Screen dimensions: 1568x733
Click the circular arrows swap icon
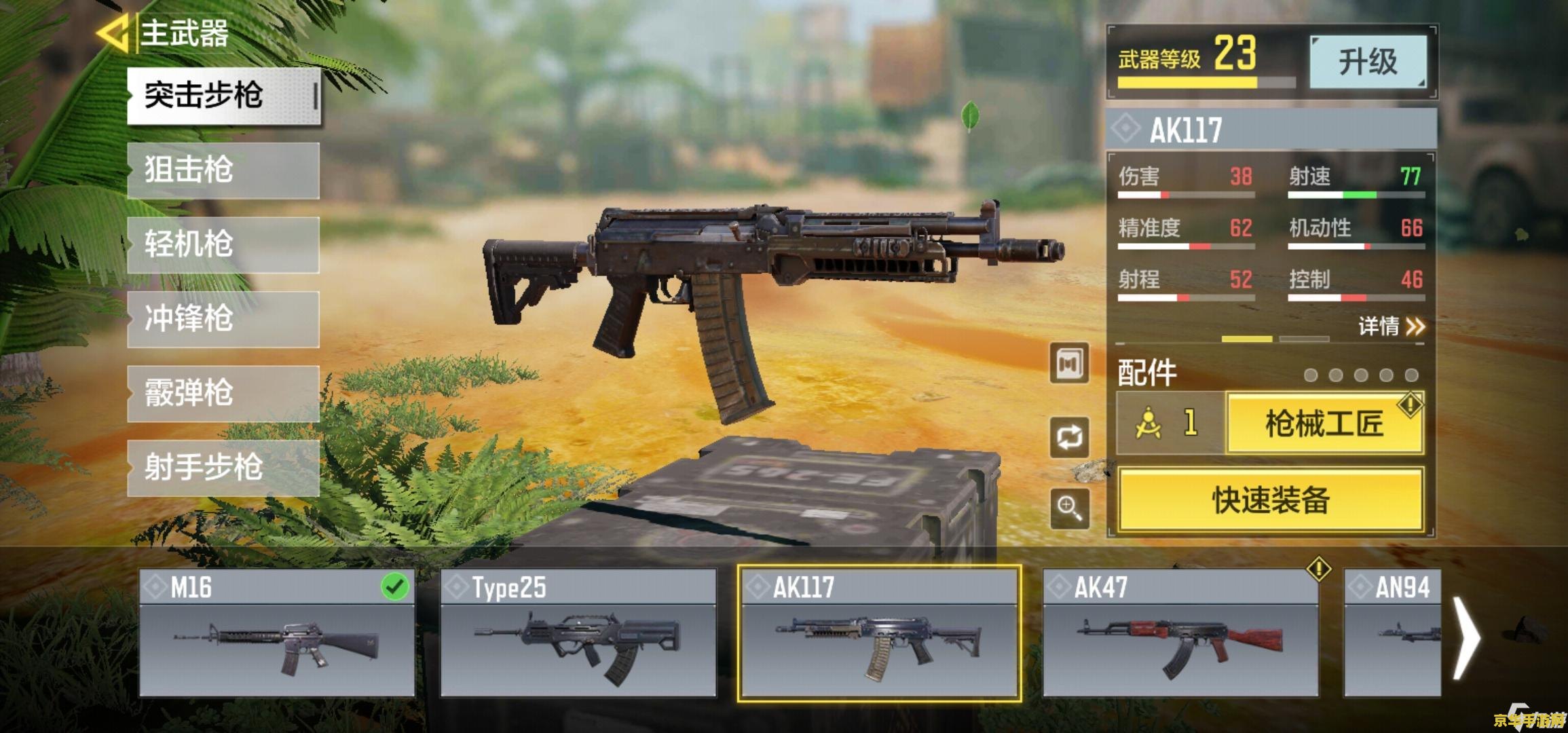pos(1069,437)
